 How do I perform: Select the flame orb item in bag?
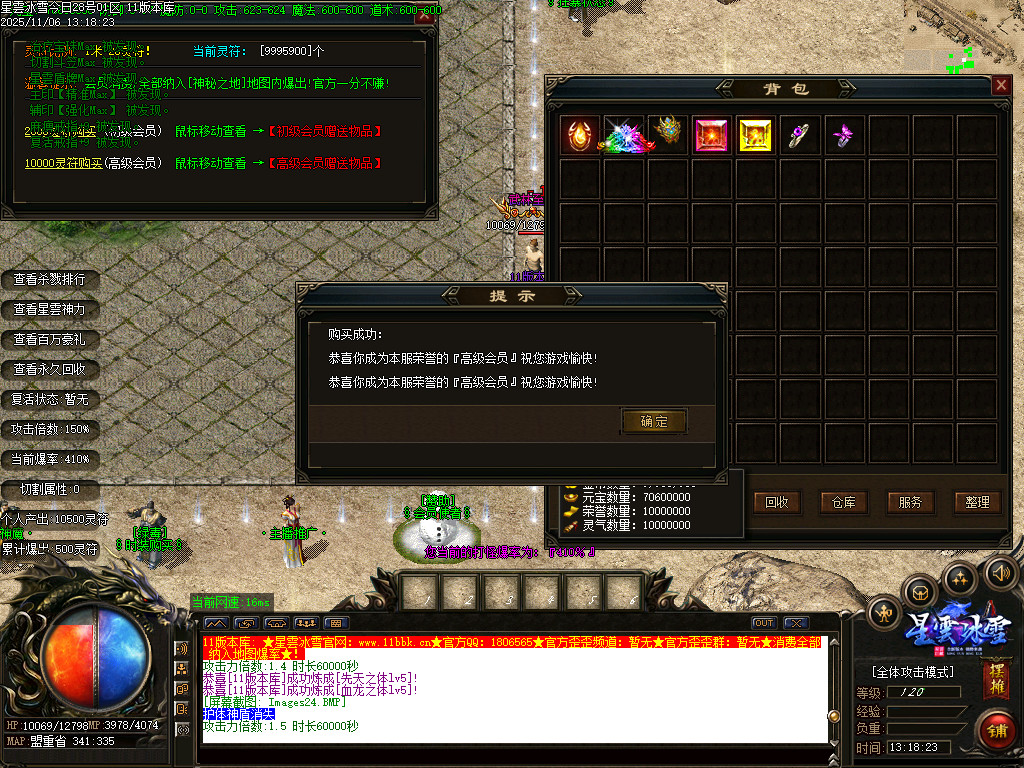point(581,135)
